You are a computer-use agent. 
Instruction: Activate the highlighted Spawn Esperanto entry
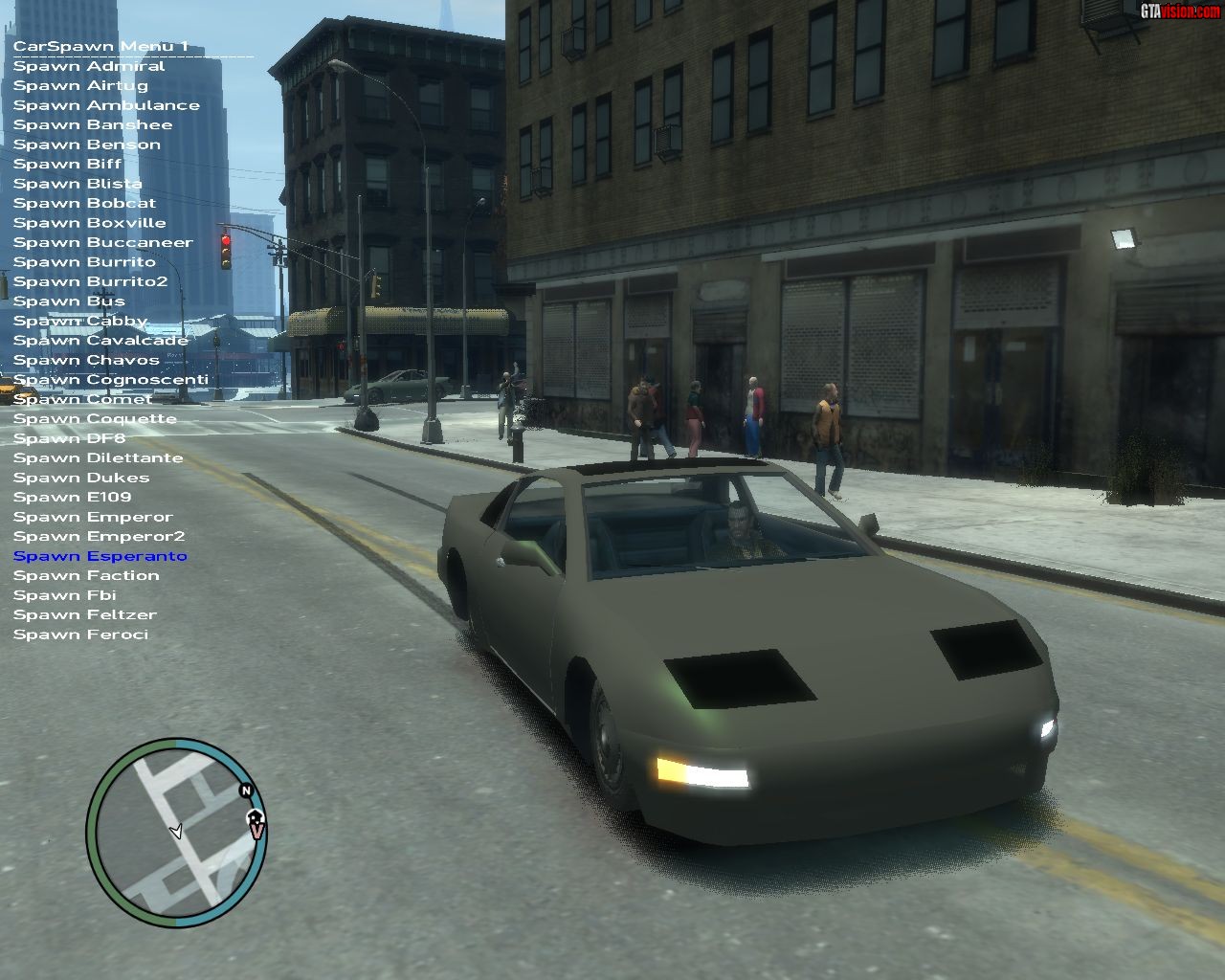(x=100, y=556)
